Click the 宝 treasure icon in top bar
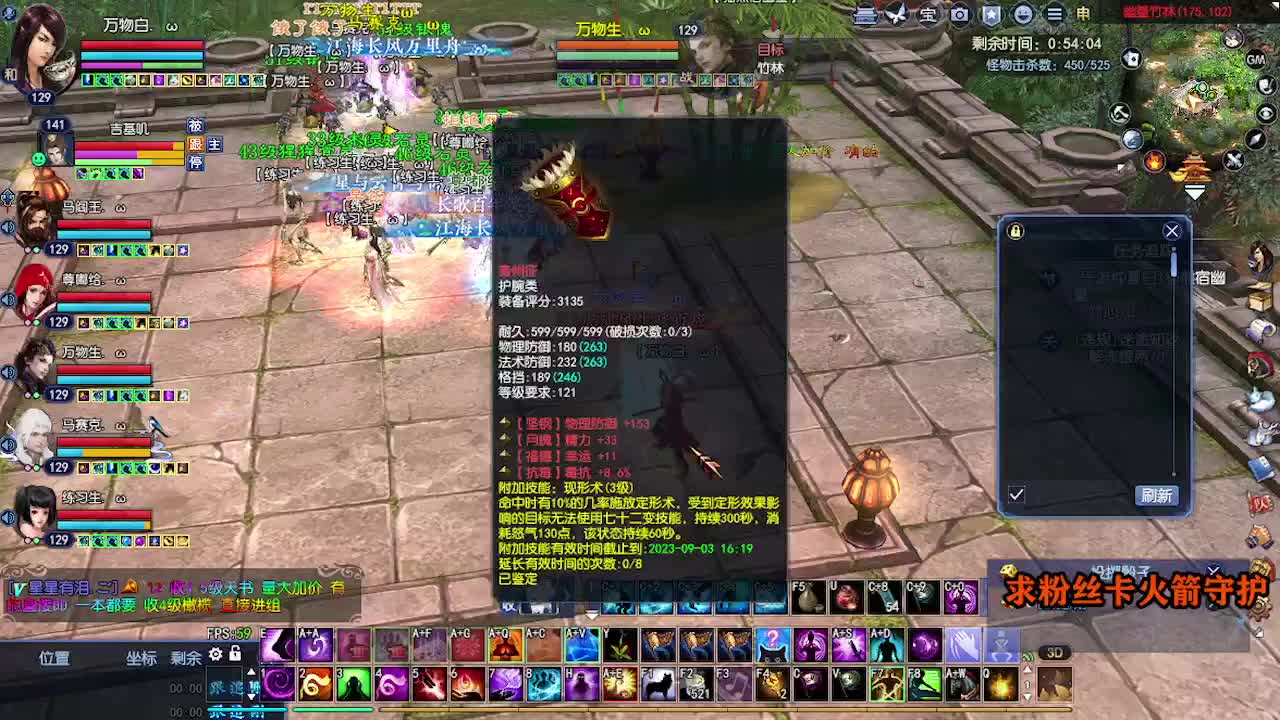This screenshot has height=720, width=1280. [927, 14]
